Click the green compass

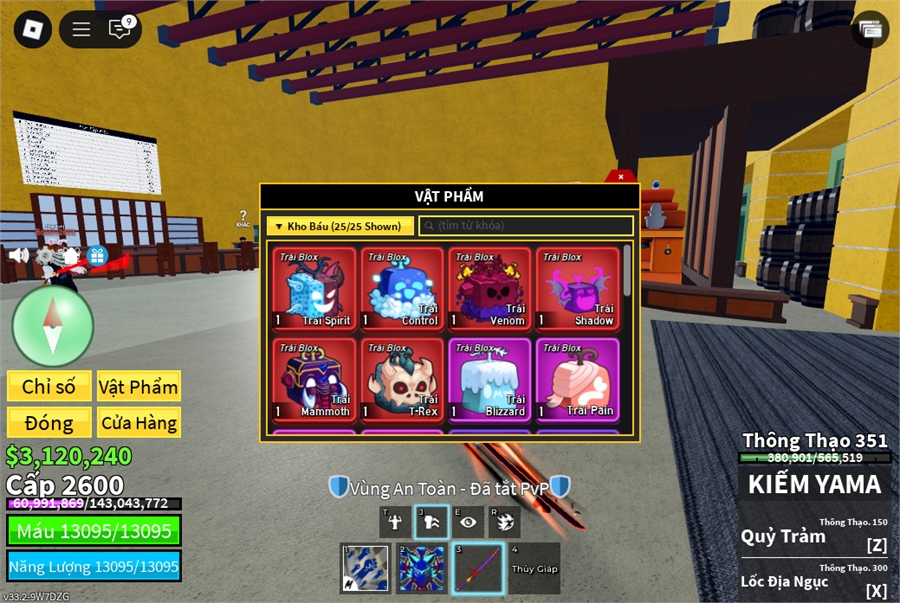click(53, 325)
